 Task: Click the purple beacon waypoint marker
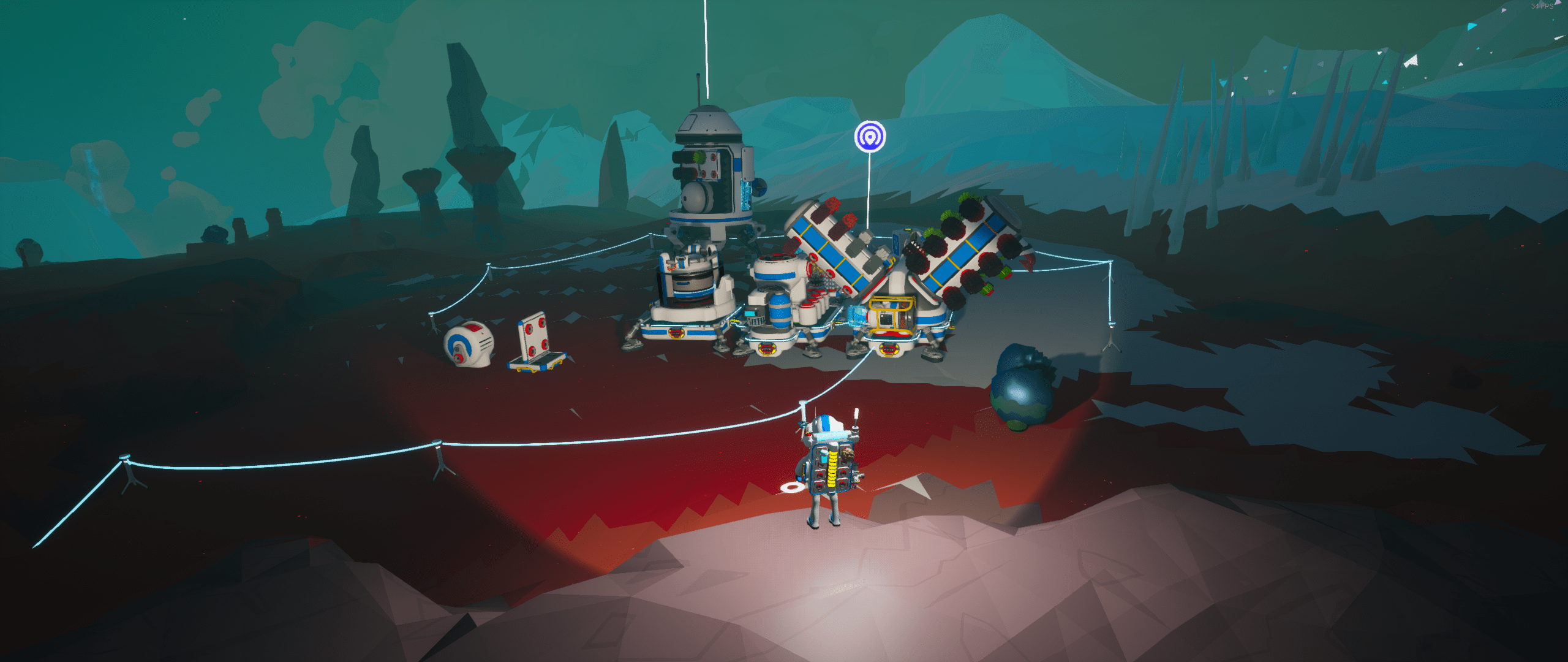tap(870, 137)
